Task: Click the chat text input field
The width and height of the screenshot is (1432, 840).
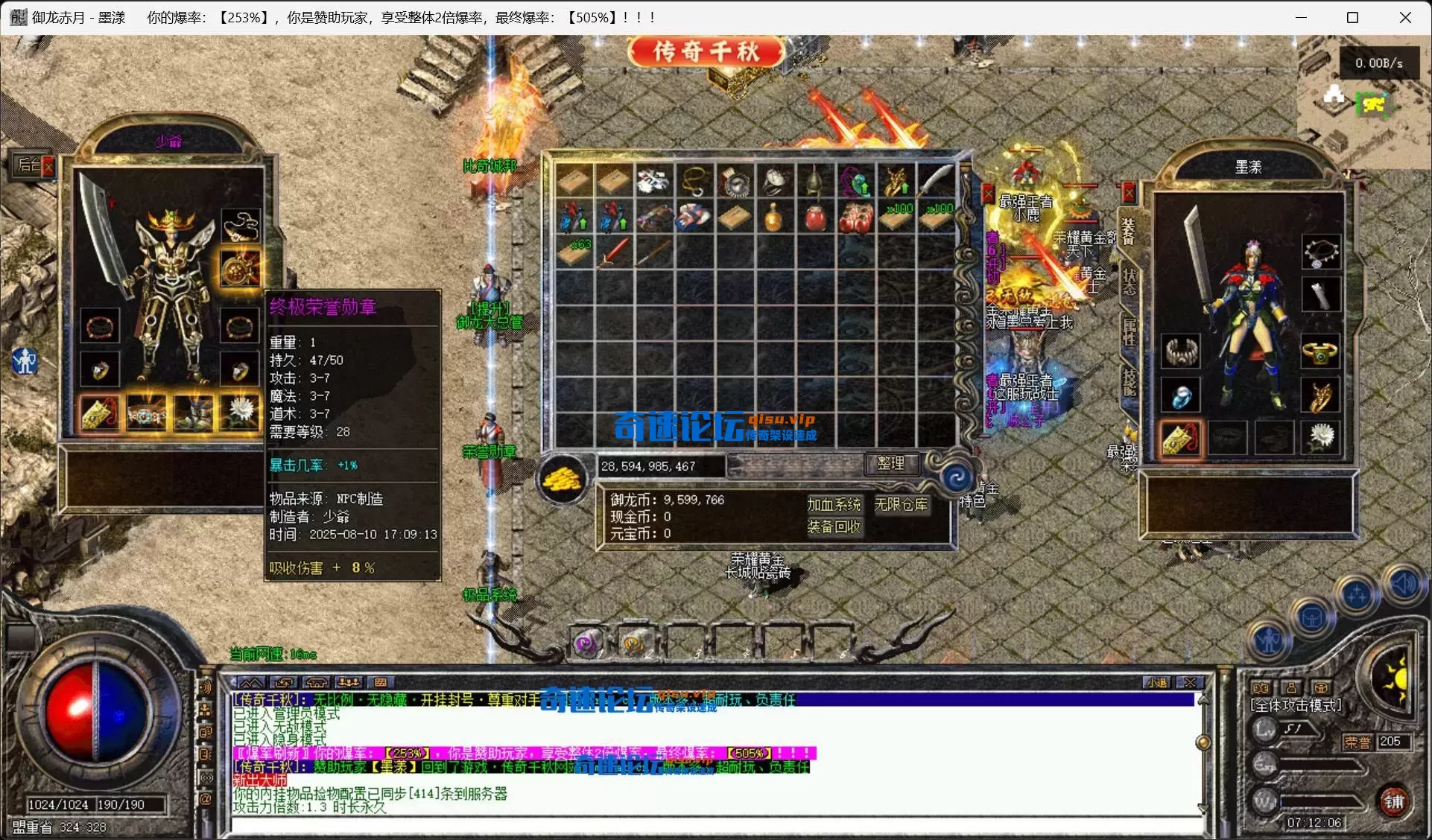Action: coord(715,824)
